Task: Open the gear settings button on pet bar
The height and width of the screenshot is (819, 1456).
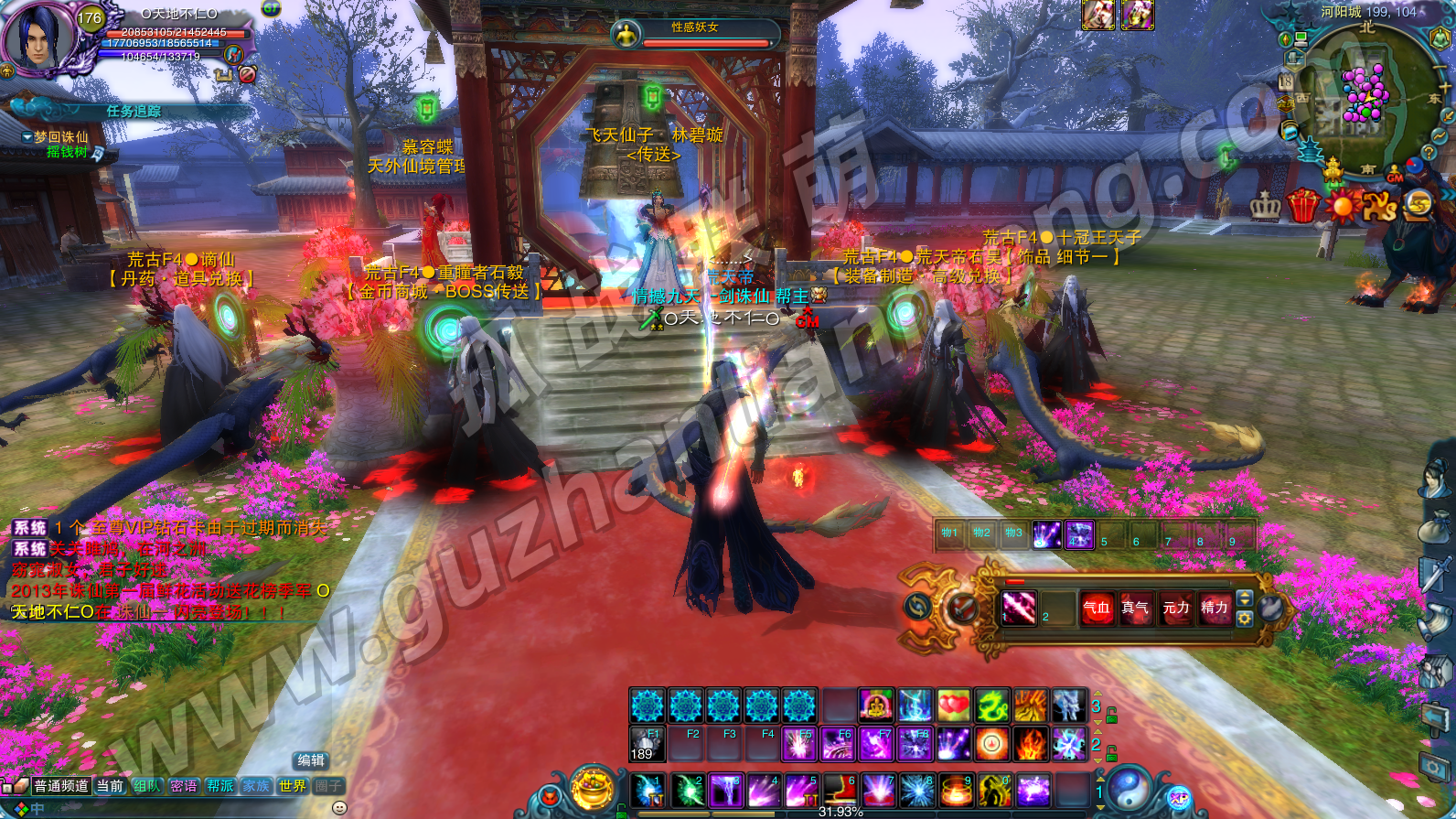Action: pos(1244,619)
